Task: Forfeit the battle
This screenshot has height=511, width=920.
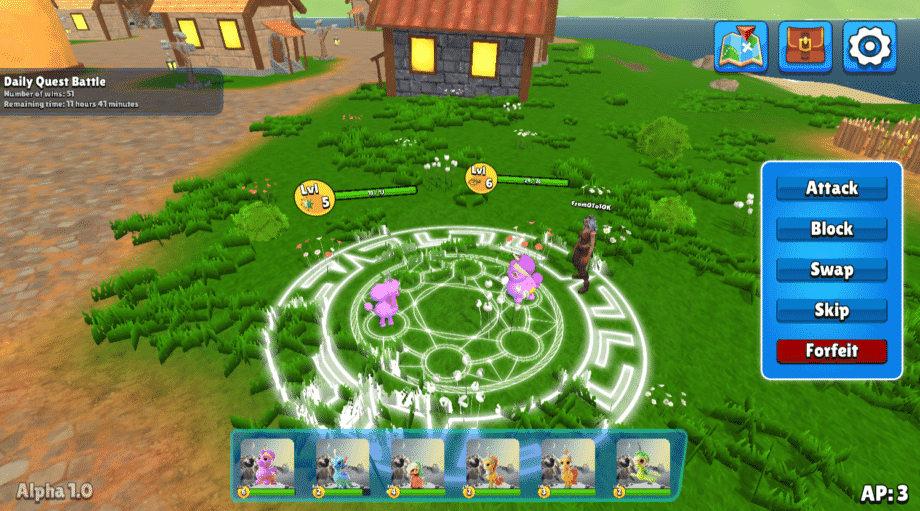Action: click(x=831, y=351)
